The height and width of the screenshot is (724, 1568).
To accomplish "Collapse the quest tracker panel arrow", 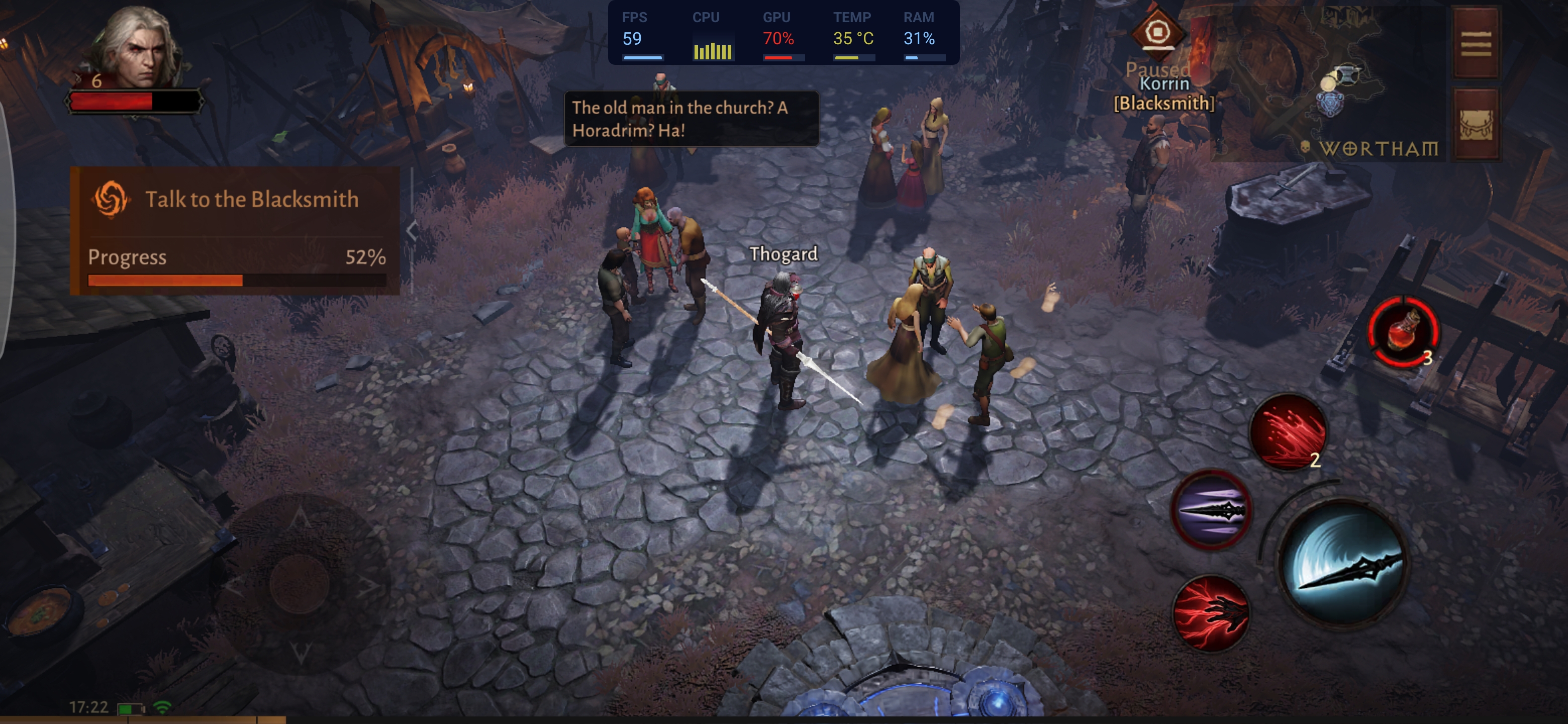I will 412,231.
